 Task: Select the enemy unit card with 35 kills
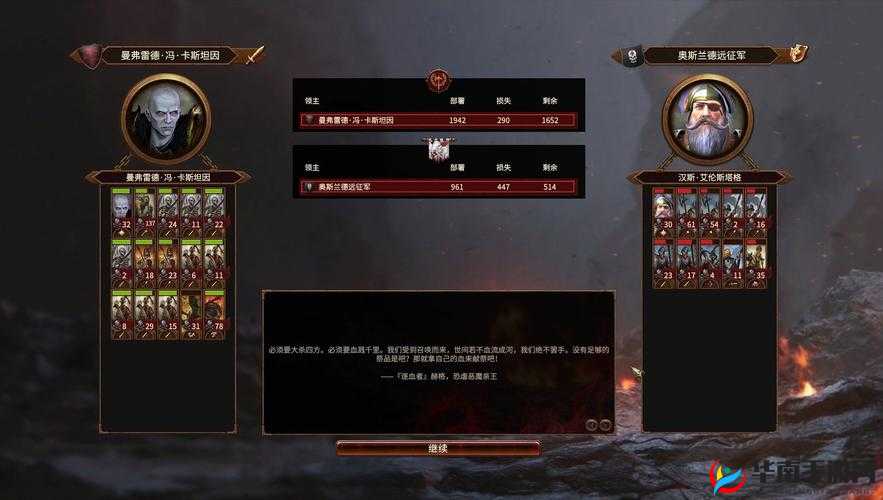758,264
